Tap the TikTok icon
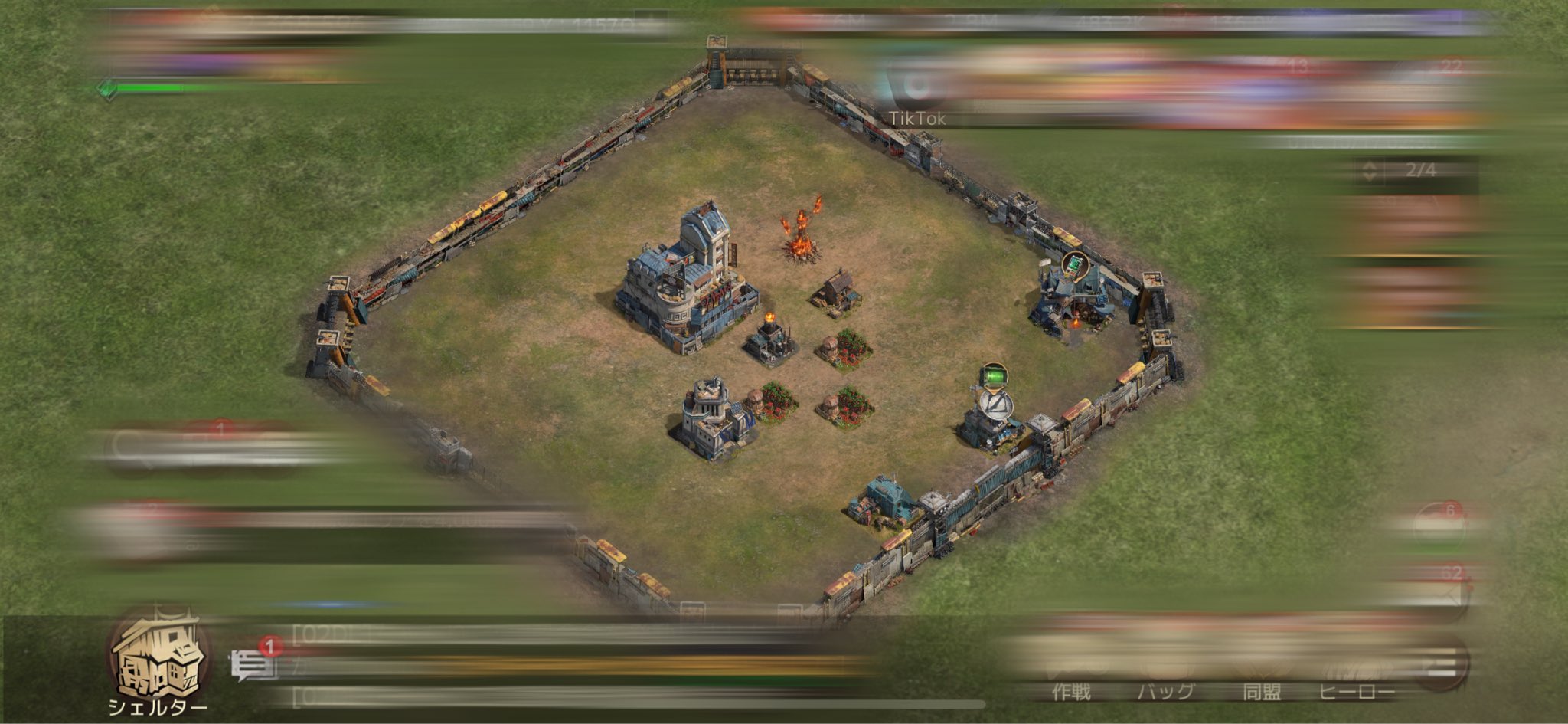The image size is (1568, 724). coord(916,91)
